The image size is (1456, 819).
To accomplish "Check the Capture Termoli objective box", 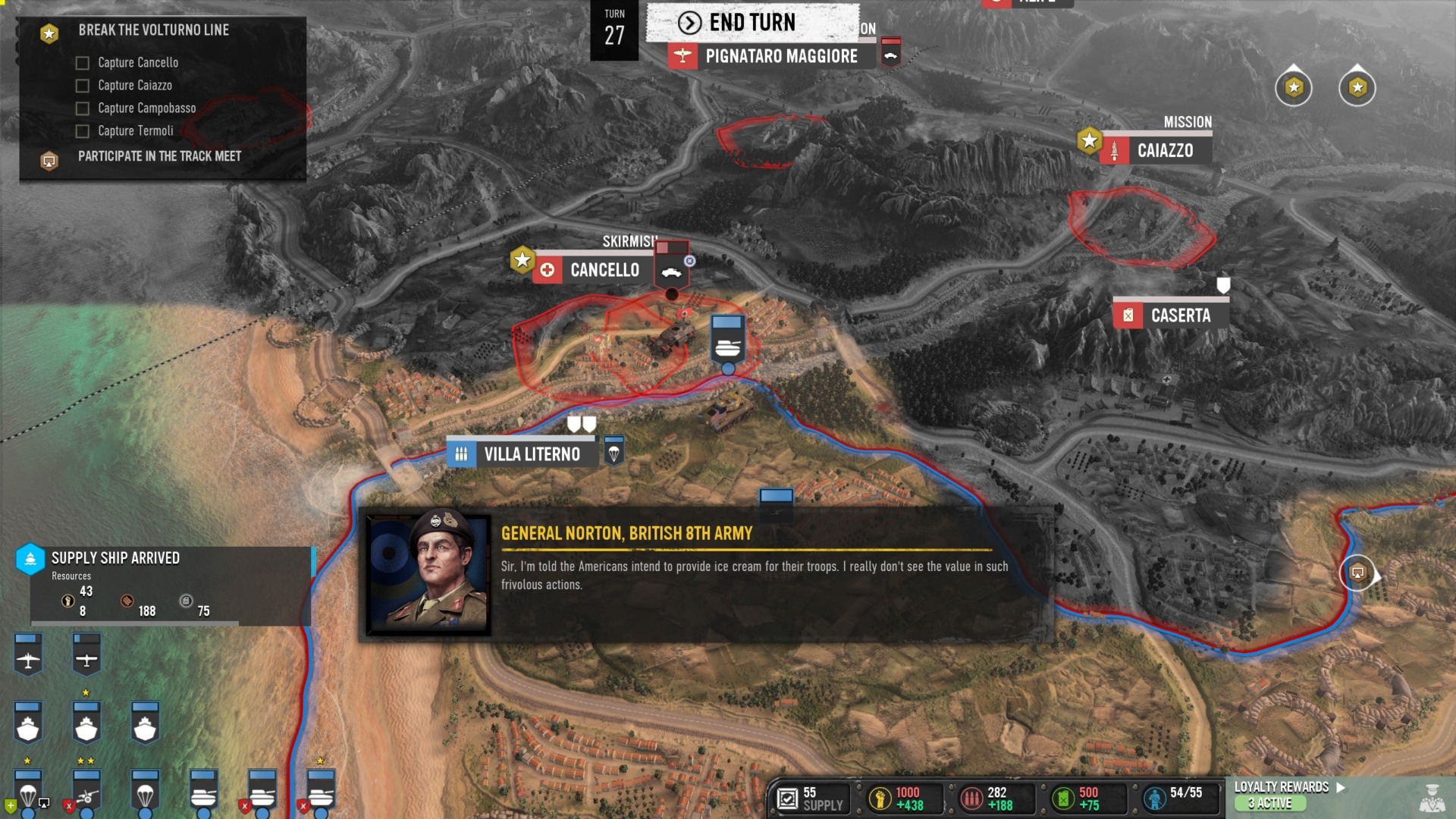I will tap(82, 131).
